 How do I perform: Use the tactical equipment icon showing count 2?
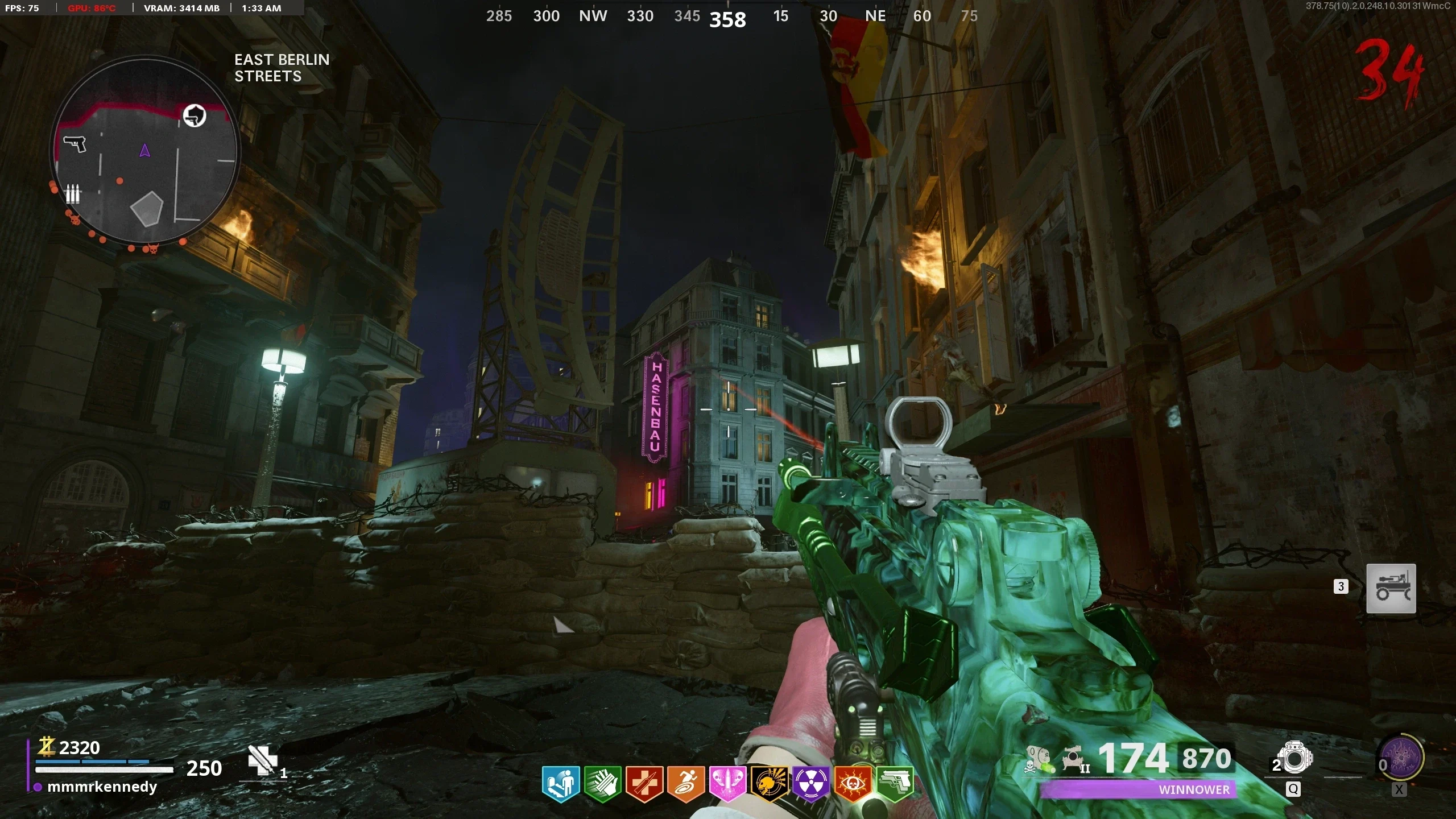click(1294, 759)
